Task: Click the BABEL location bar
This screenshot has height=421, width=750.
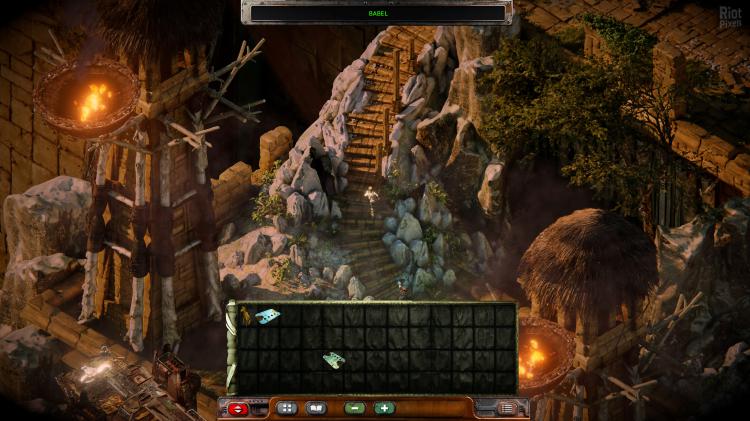Action: click(376, 12)
